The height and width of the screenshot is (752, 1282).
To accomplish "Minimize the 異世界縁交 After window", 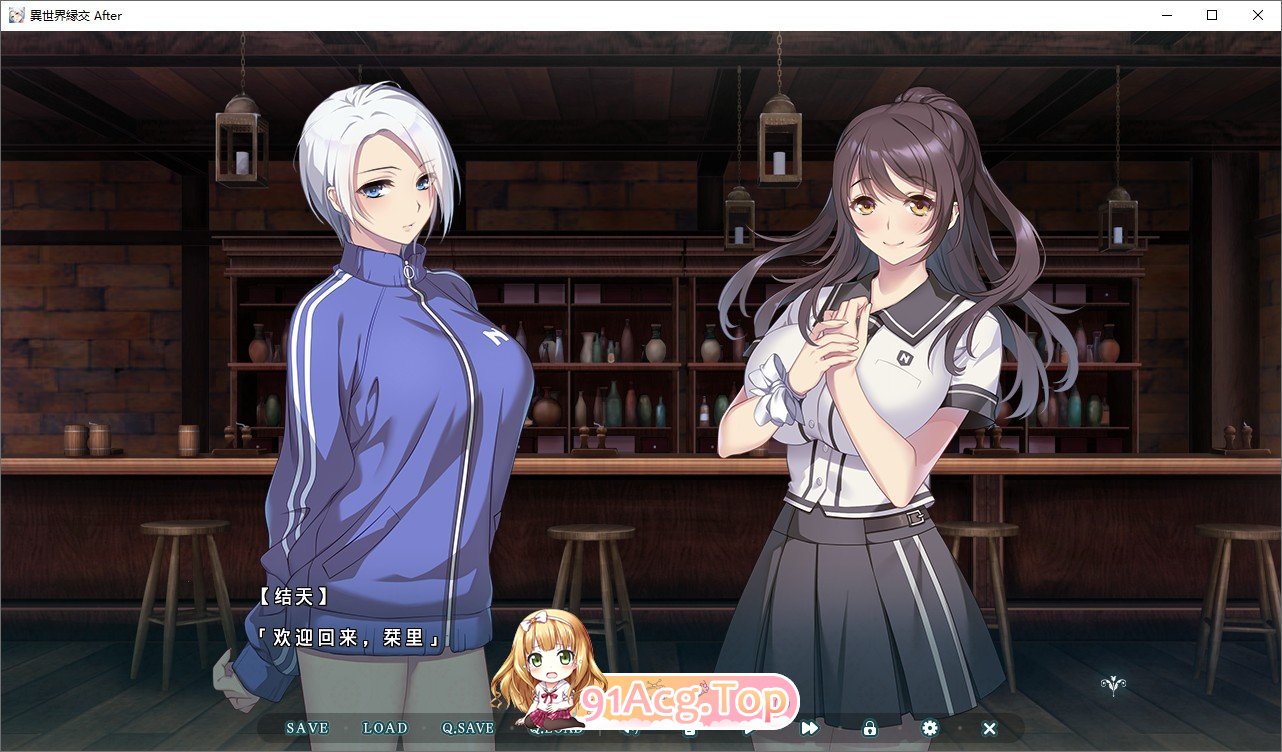I will [1165, 15].
